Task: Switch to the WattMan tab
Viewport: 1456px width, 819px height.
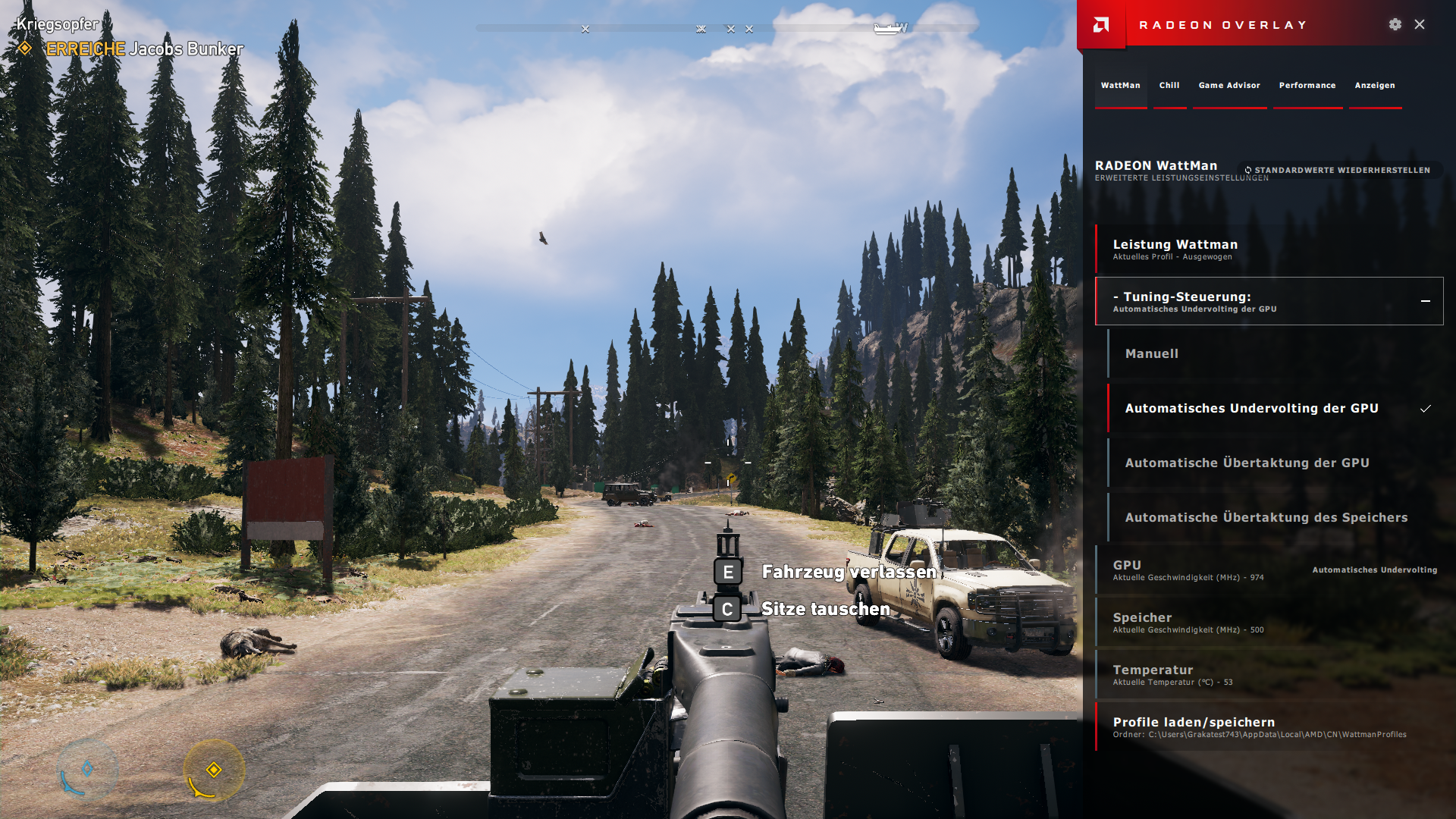Action: point(1120,86)
